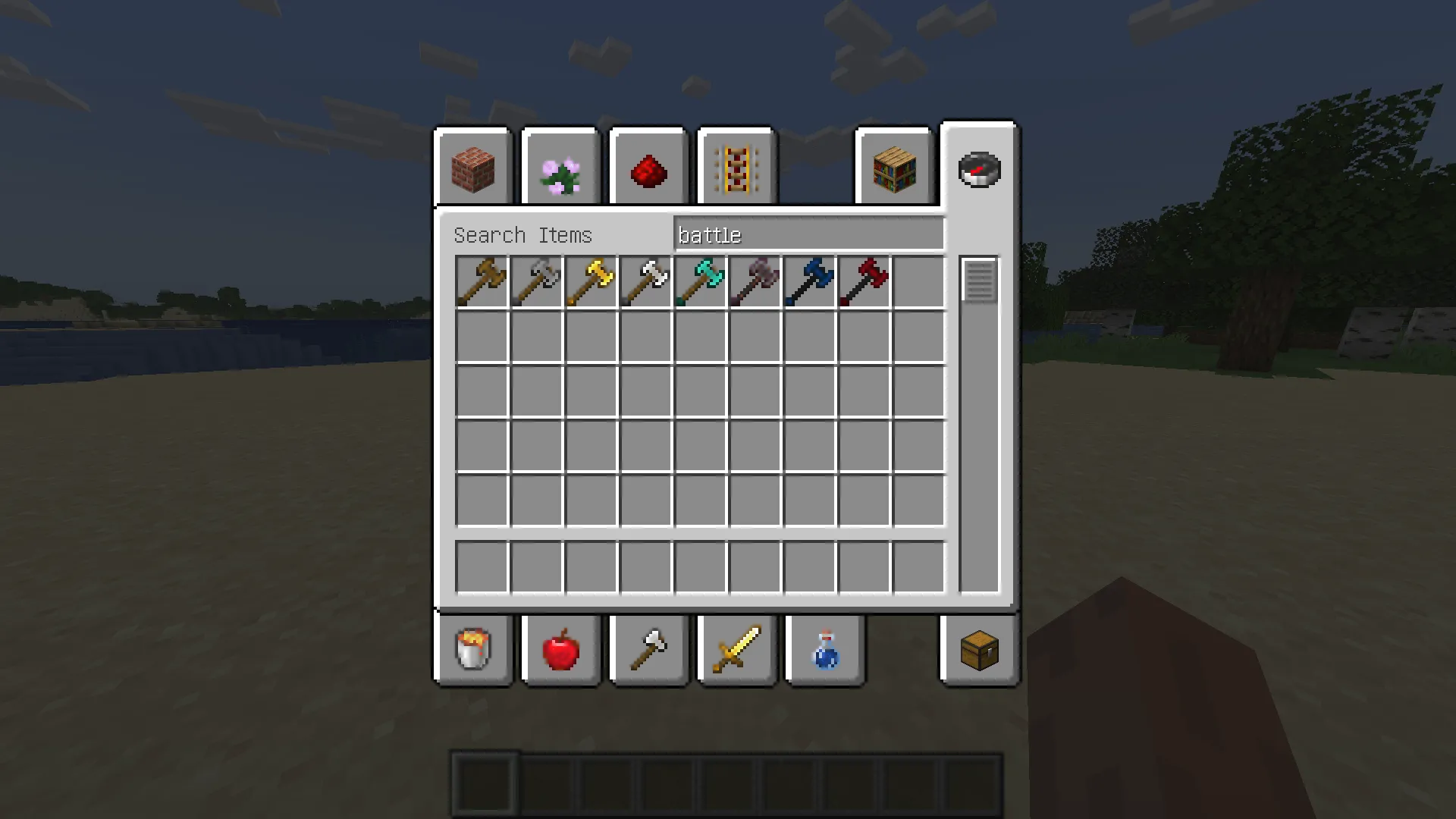Screen dimensions: 1456x819
Task: Open the Building Blocks tab
Action: (472, 167)
